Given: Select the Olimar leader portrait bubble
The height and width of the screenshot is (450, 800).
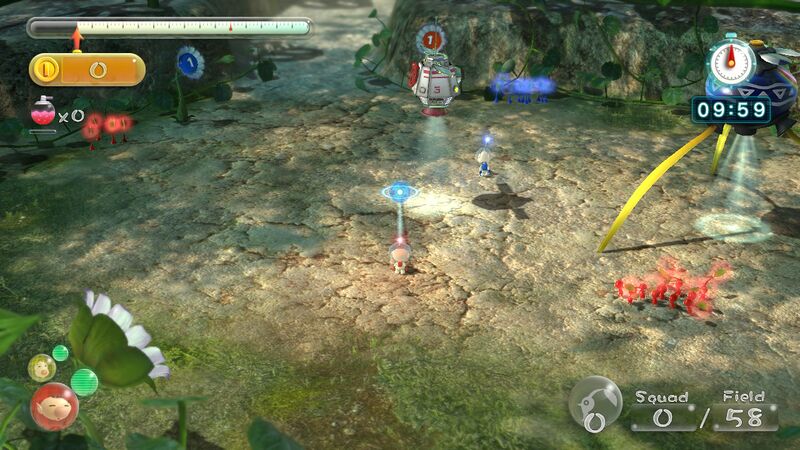Looking at the screenshot, I should coord(54,406).
